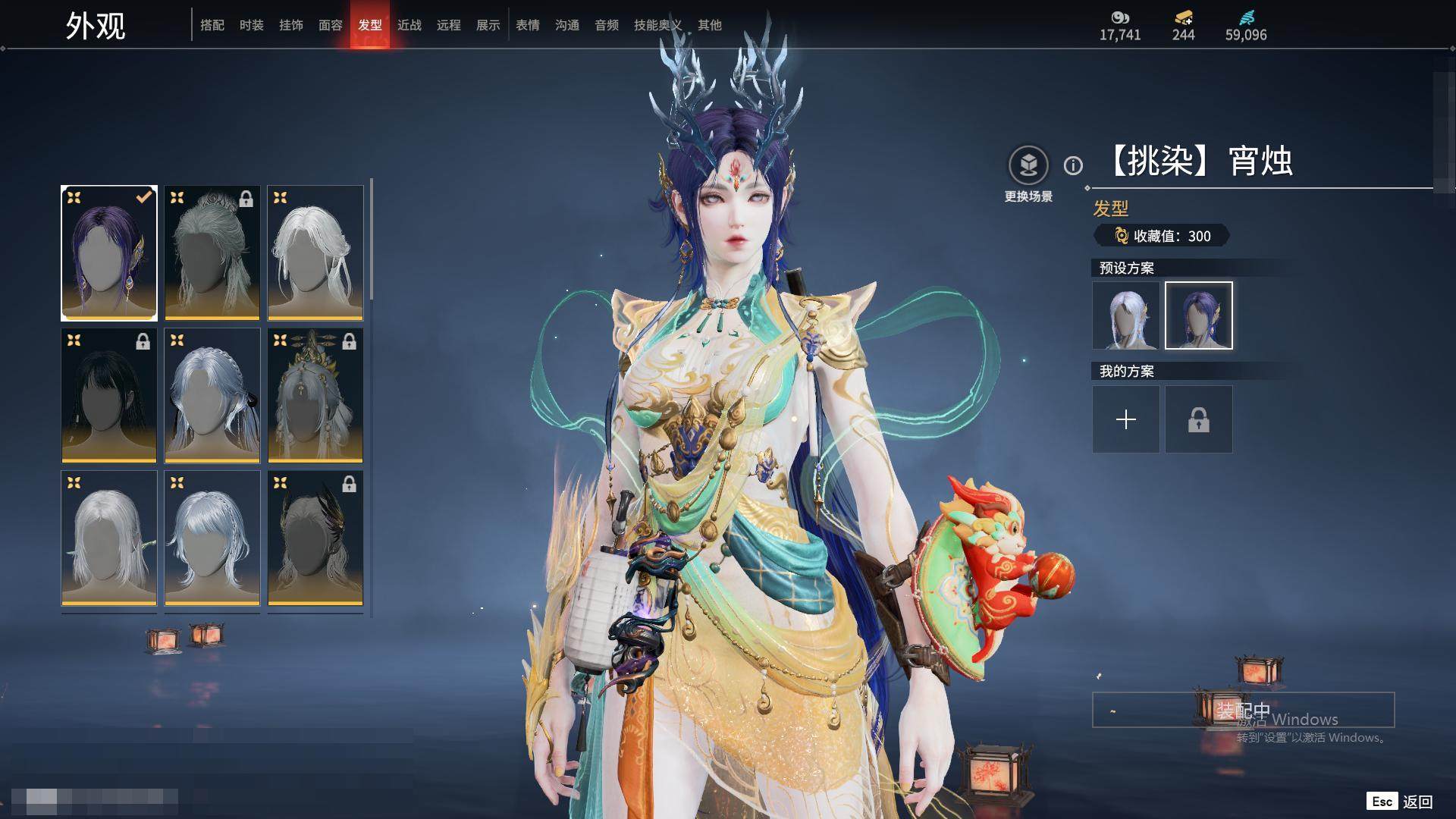Choose the white-haired preset scheme thumbnail
Viewport: 1456px width, 819px height.
click(x=1126, y=315)
